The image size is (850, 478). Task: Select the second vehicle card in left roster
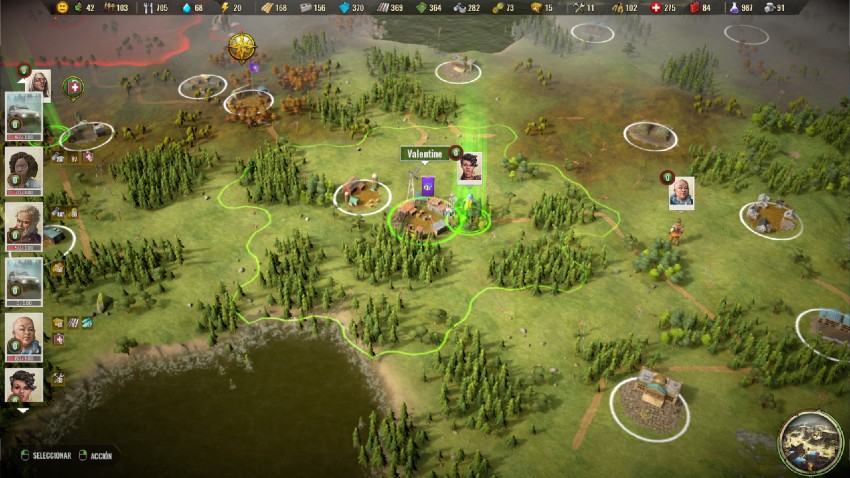pos(24,281)
